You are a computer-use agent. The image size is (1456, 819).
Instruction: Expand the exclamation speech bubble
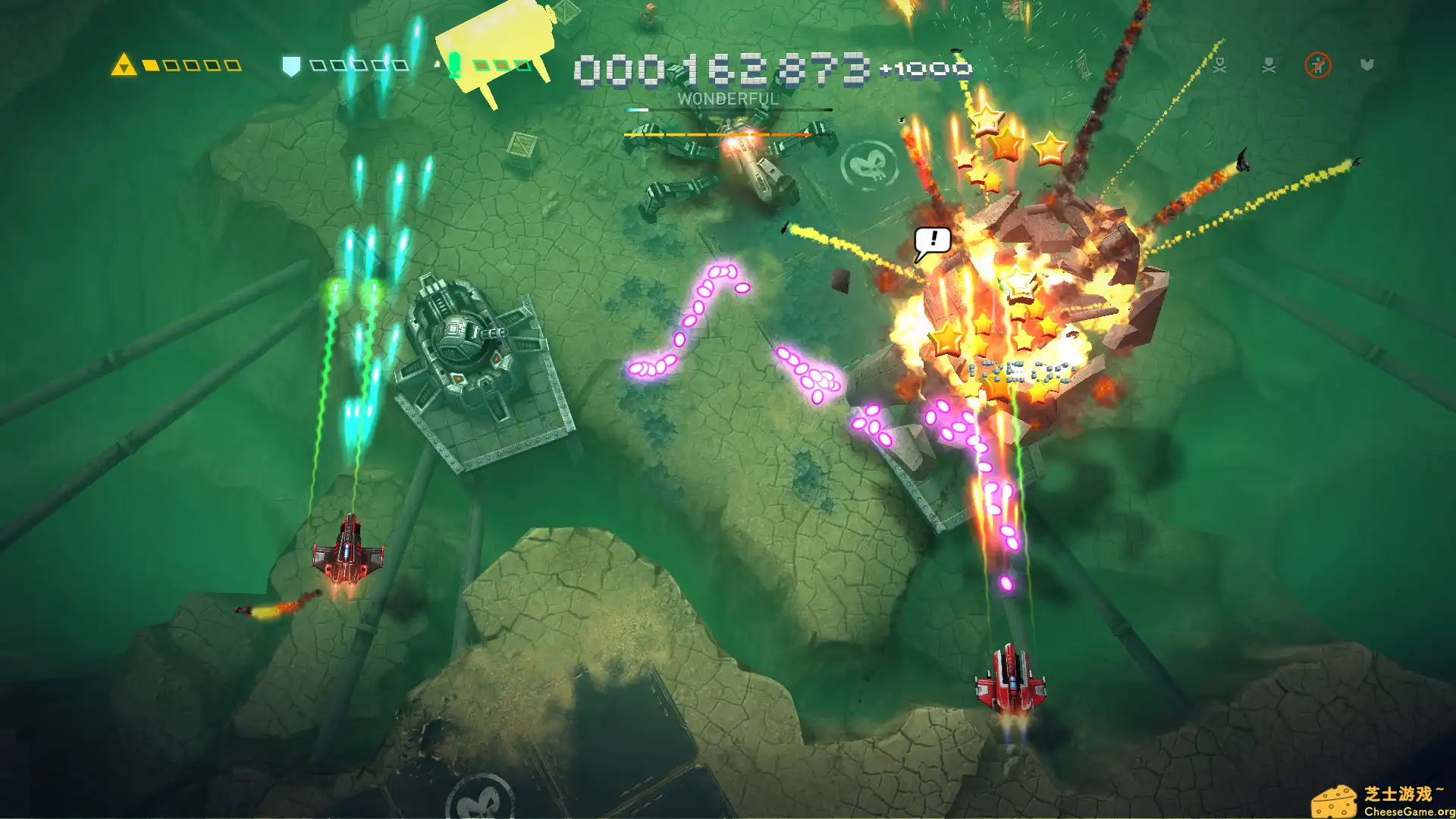(x=934, y=240)
